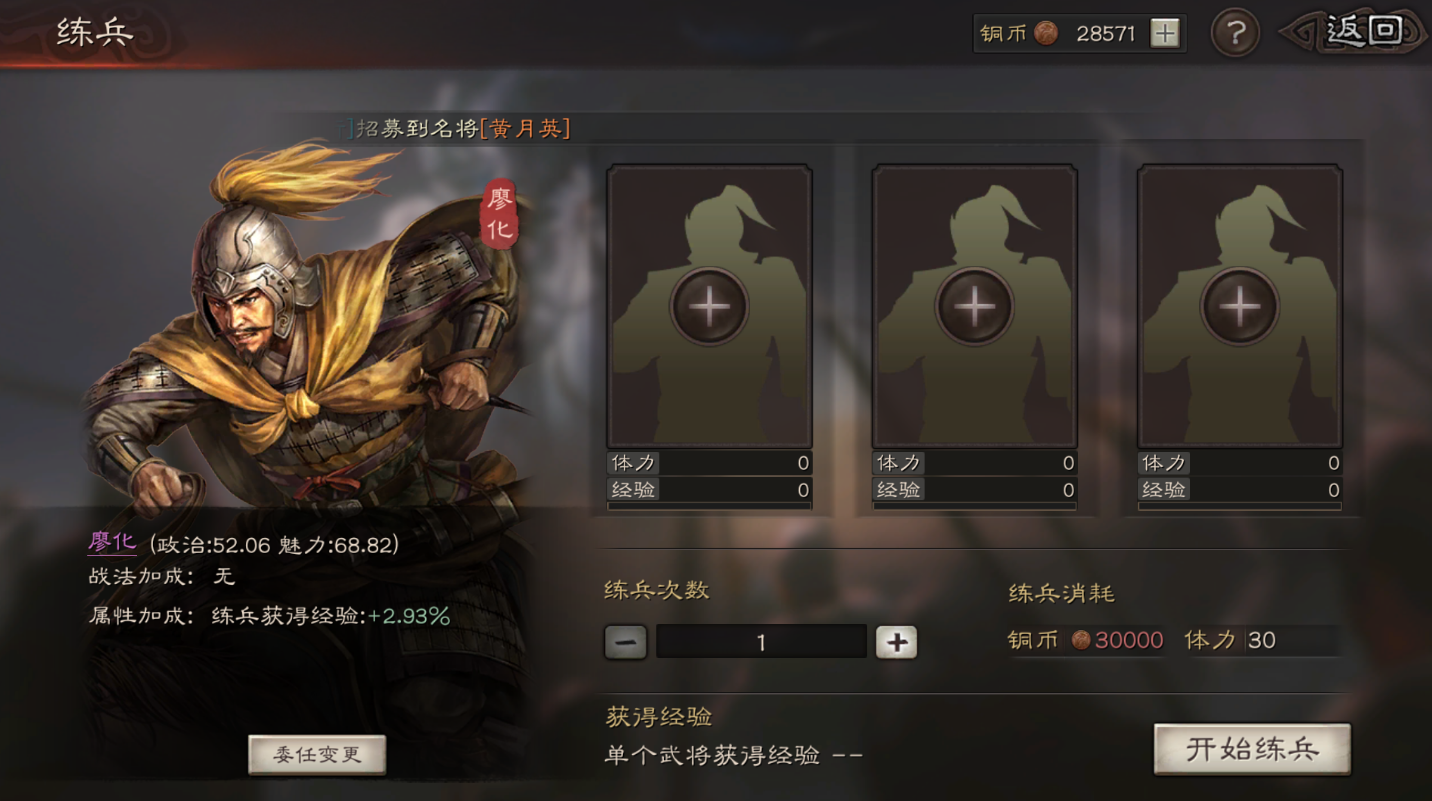The width and height of the screenshot is (1432, 801).
Task: Decrease training count with the minus stepper
Action: click(x=624, y=641)
